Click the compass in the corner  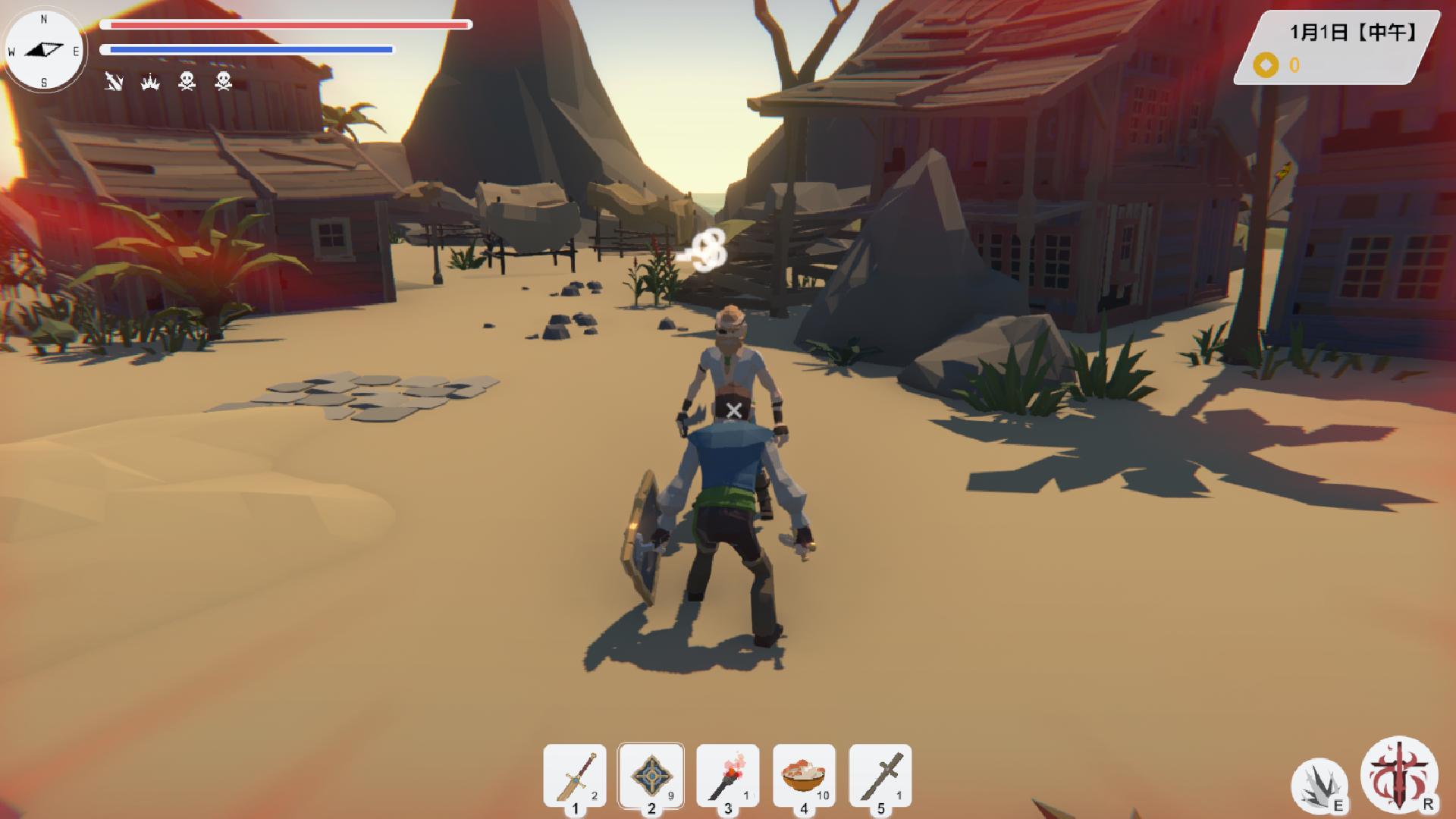pyautogui.click(x=44, y=50)
